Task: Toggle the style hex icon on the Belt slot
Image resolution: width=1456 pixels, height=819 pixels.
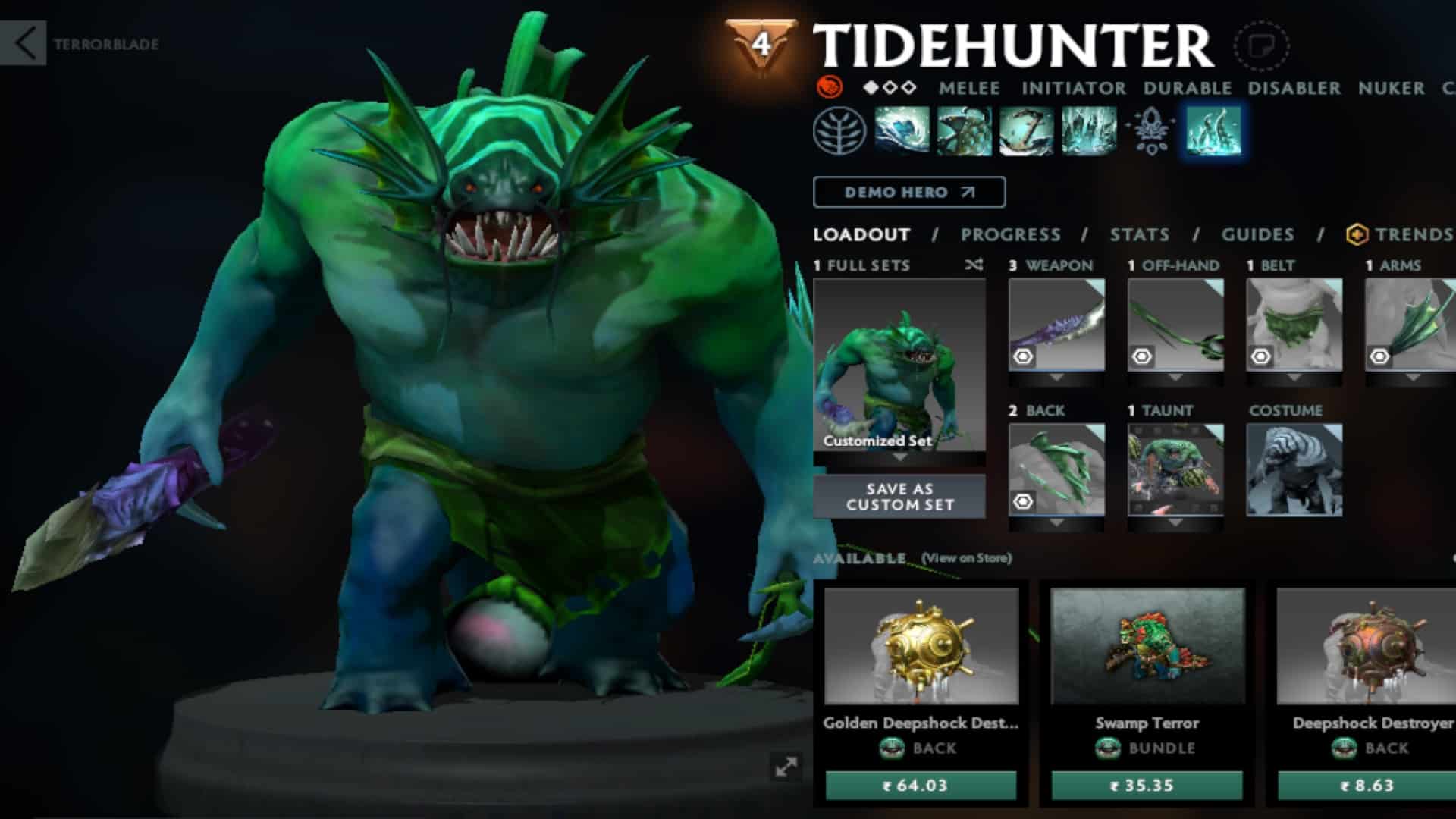Action: point(1261,357)
